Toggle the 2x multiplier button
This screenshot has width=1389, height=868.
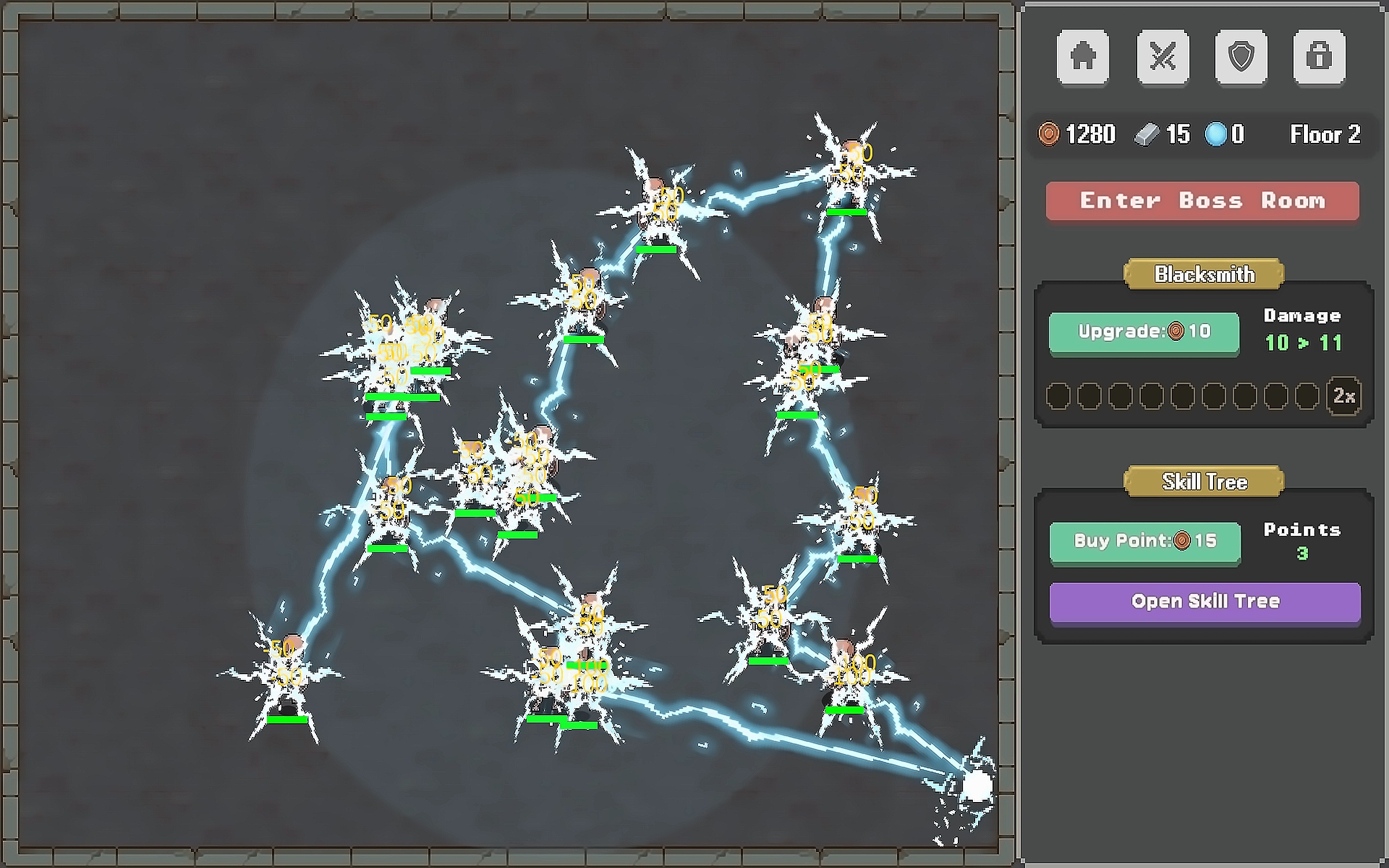point(1344,396)
